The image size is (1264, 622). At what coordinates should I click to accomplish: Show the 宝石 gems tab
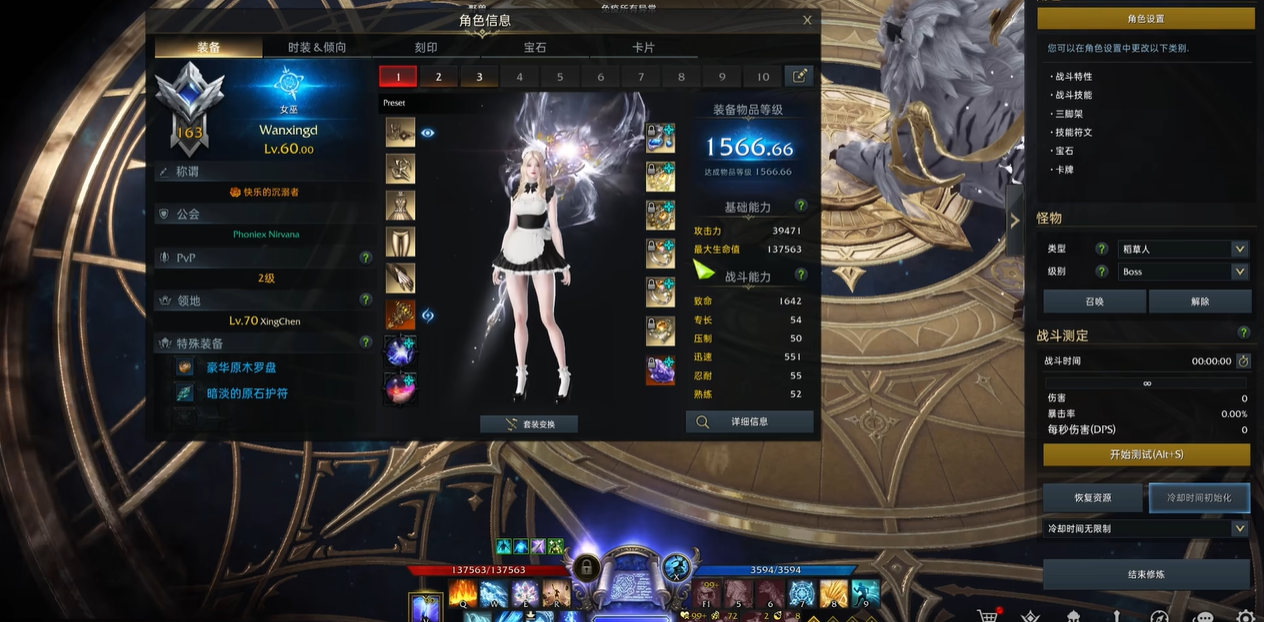(535, 47)
